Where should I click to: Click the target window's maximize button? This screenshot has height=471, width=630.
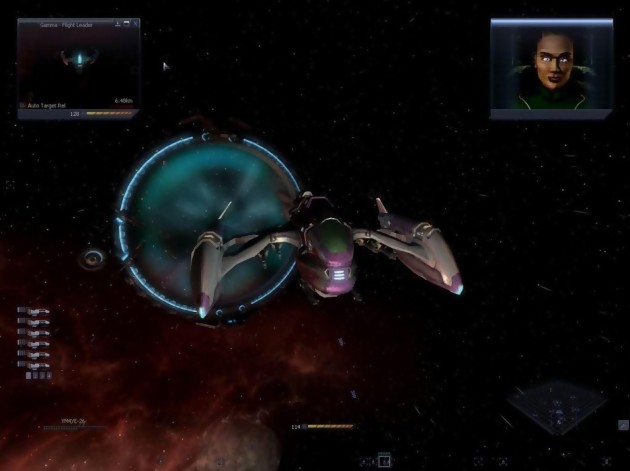[x=127, y=23]
